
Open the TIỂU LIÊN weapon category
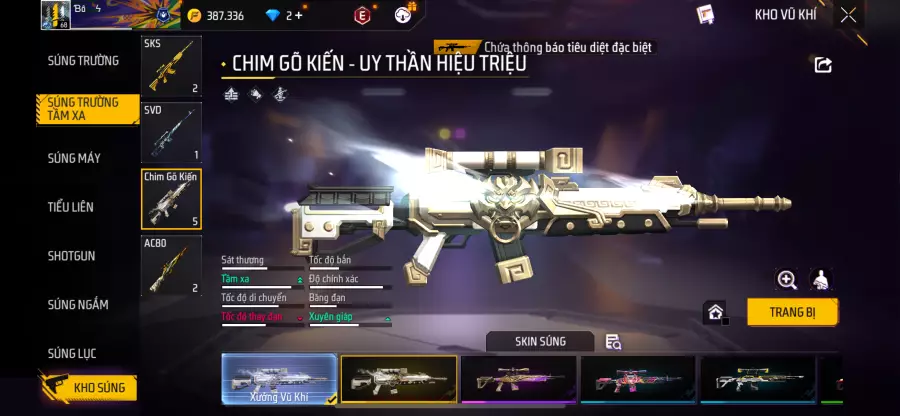pos(71,207)
